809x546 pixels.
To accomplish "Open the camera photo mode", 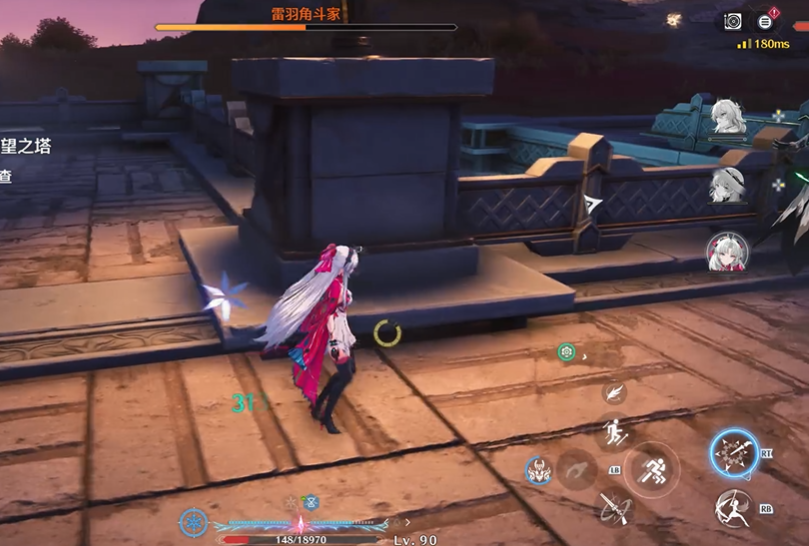I will (733, 21).
